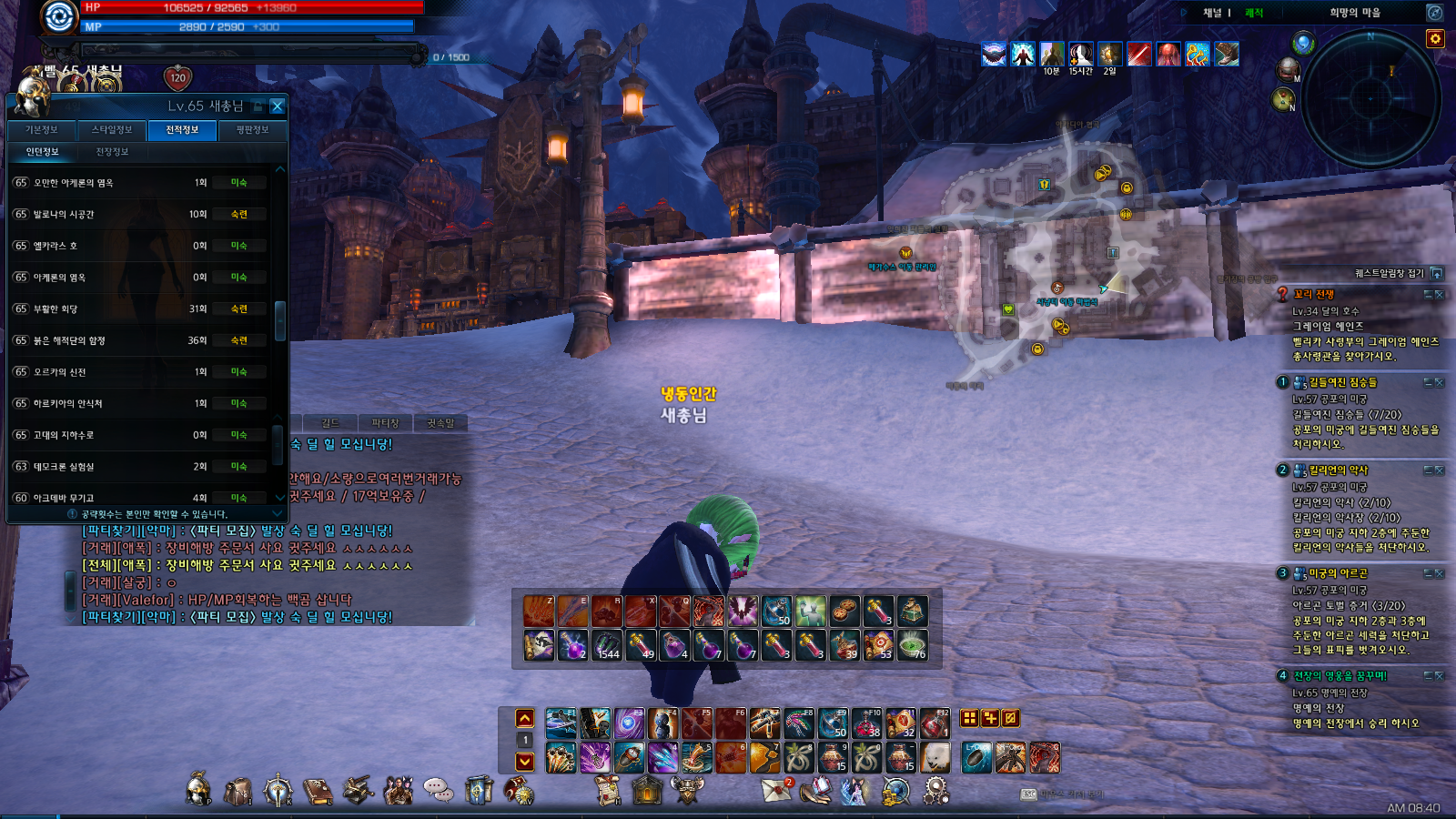Open the mail envelope icon with red badge
Screen dimensions: 1456x819
click(776, 791)
